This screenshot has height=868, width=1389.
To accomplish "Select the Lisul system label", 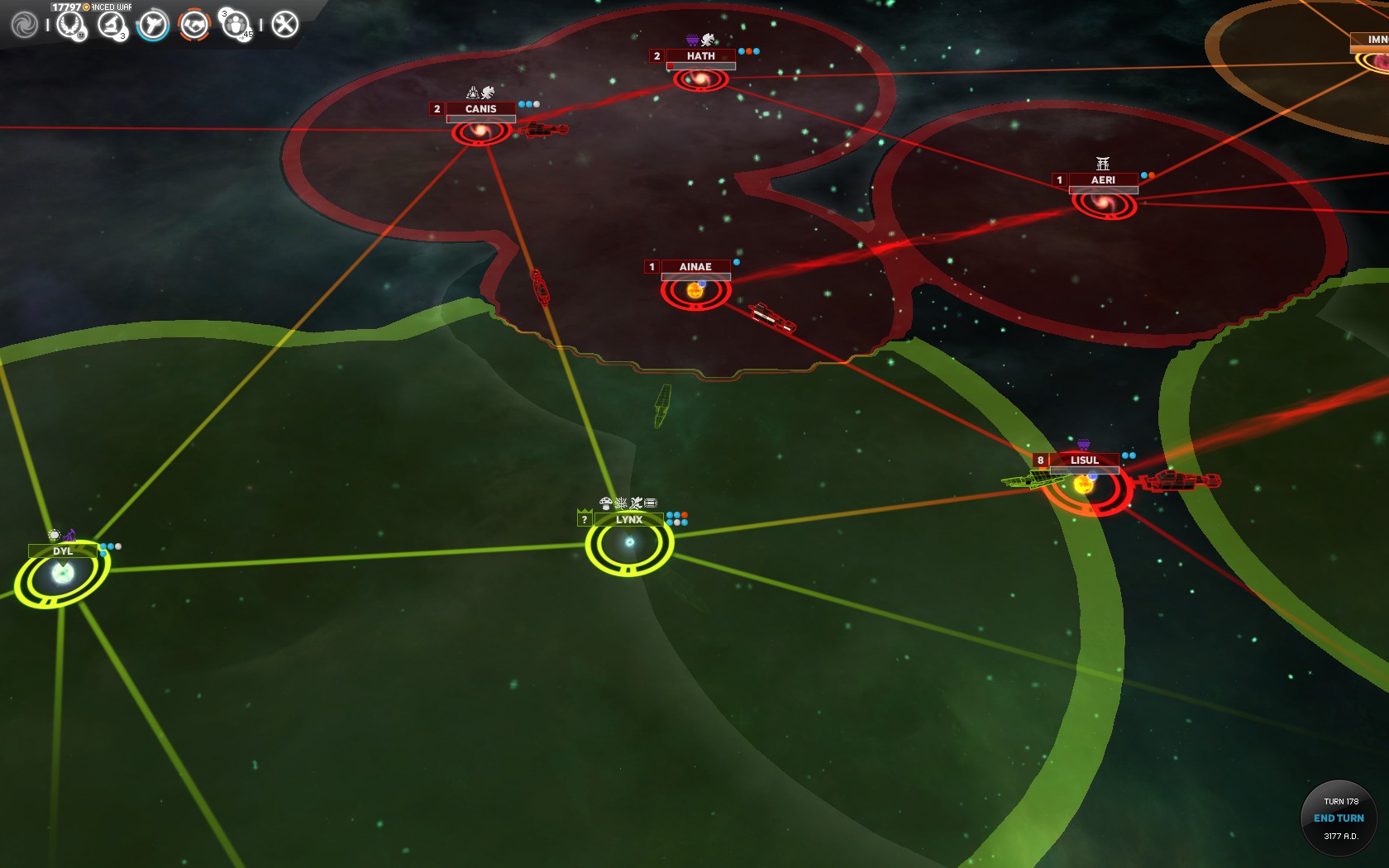I will coord(1084,460).
